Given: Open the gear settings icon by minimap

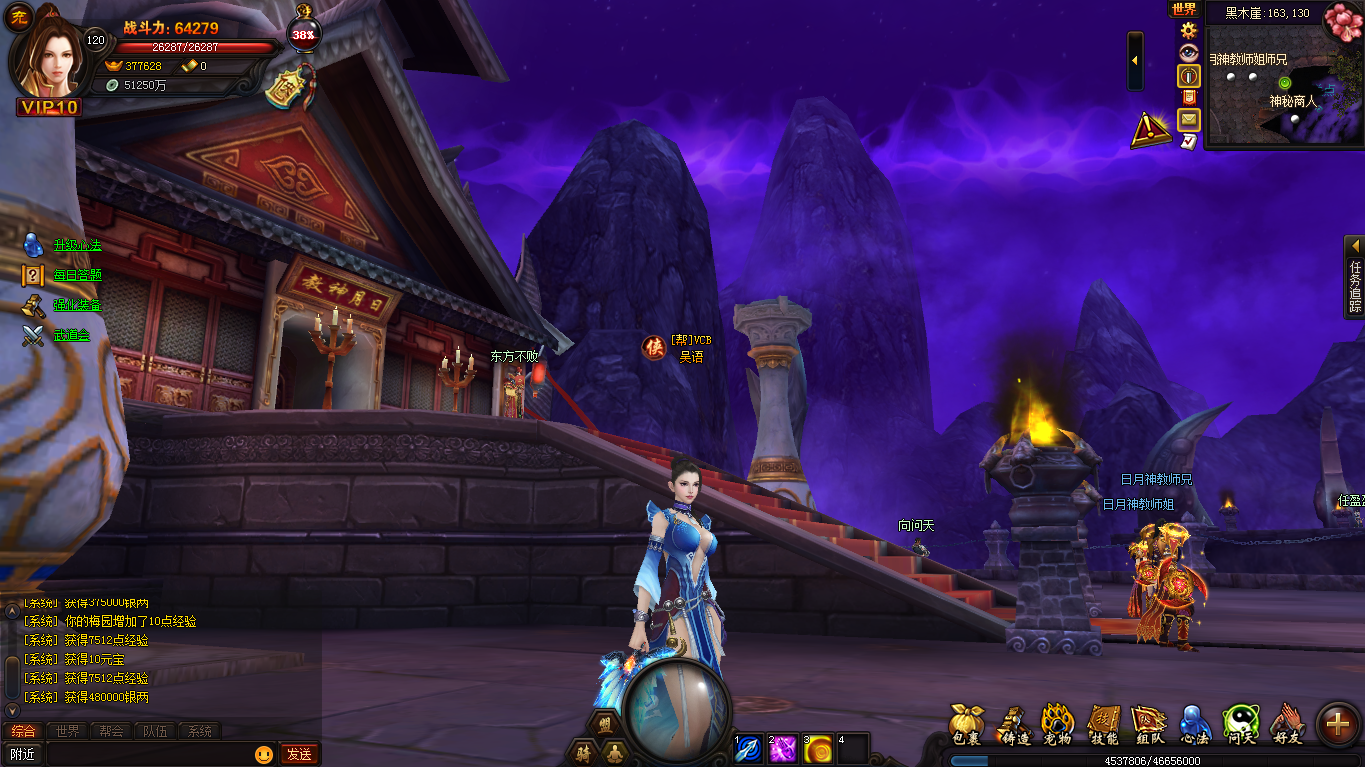Looking at the screenshot, I should point(1189,30).
